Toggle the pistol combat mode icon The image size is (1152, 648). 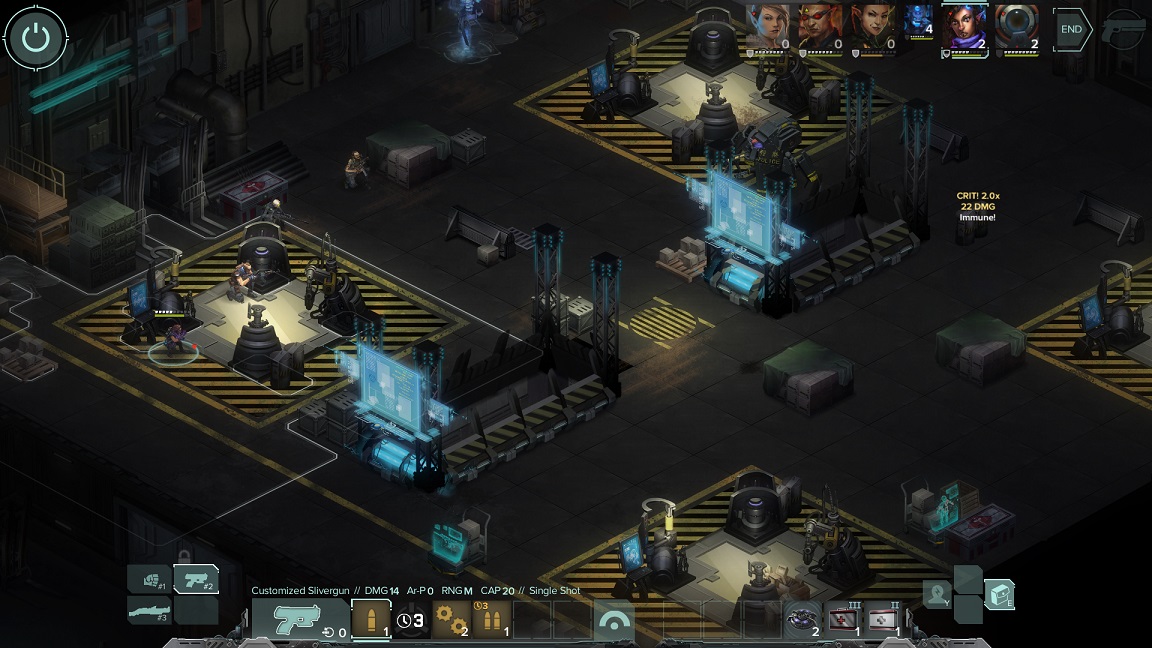[1125, 29]
